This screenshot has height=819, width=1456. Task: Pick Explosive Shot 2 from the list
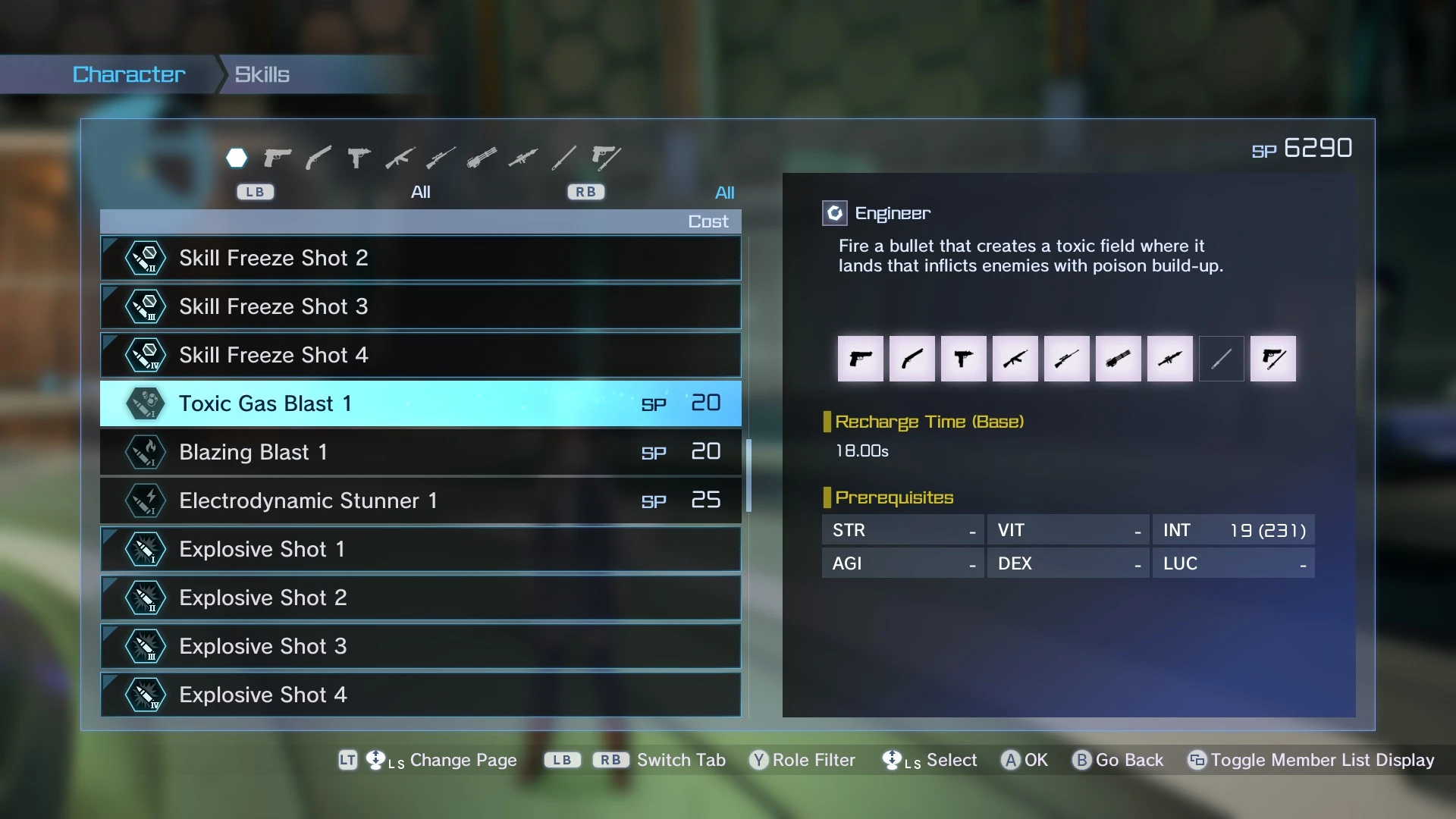click(x=420, y=598)
